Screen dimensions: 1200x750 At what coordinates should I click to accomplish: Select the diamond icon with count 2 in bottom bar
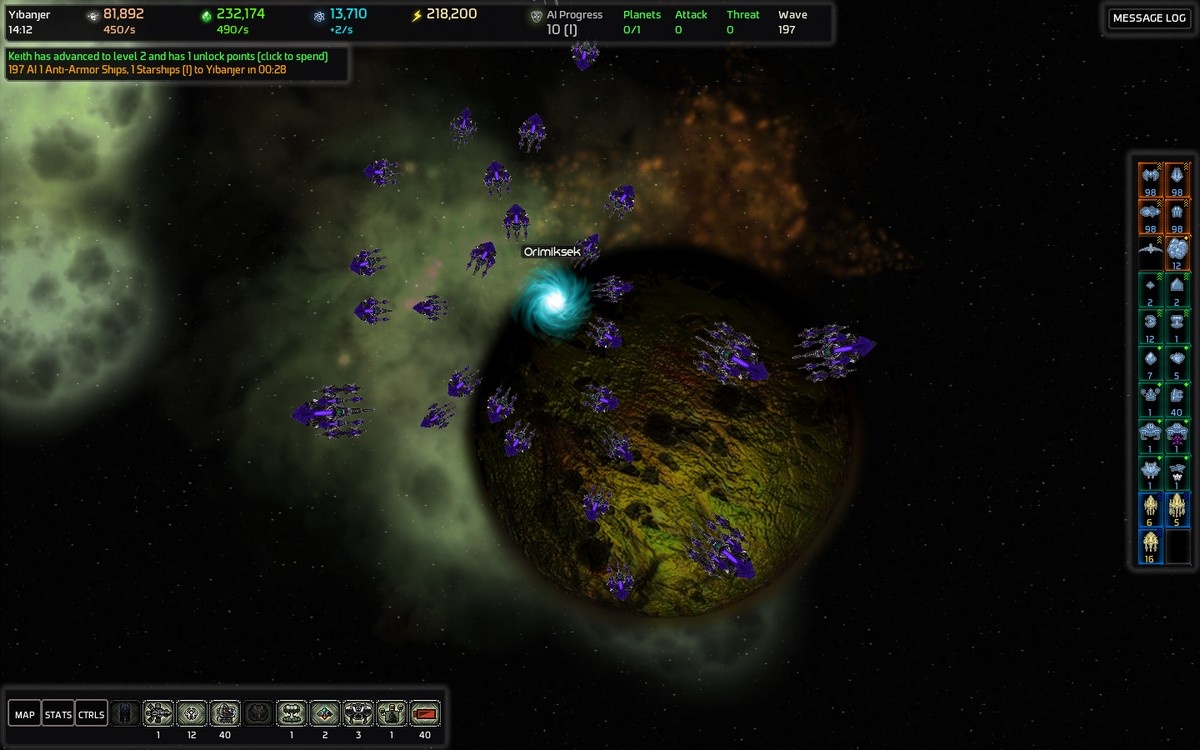click(325, 713)
